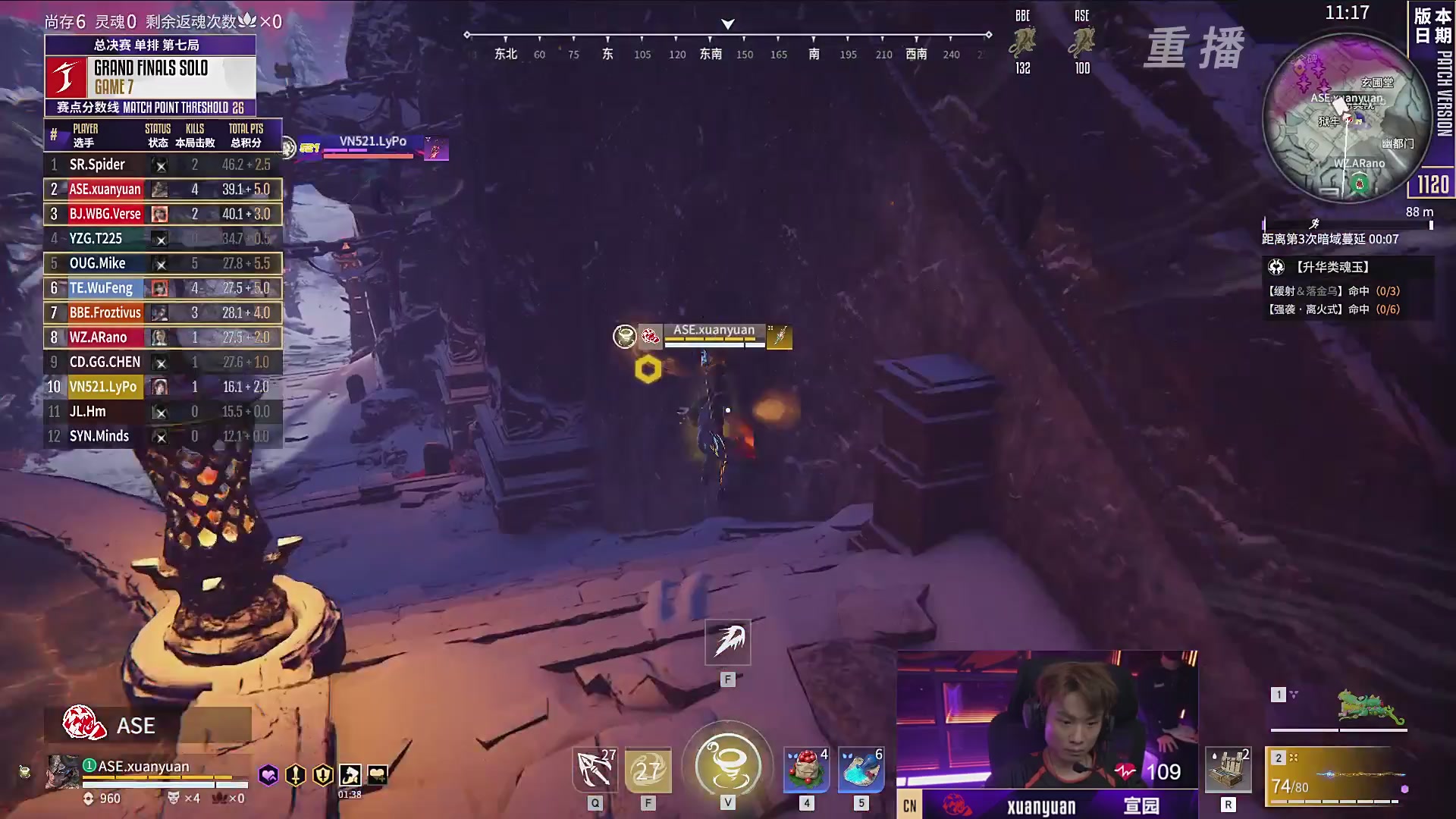Select the repair kit box slot
The image size is (1456, 819).
click(1228, 770)
